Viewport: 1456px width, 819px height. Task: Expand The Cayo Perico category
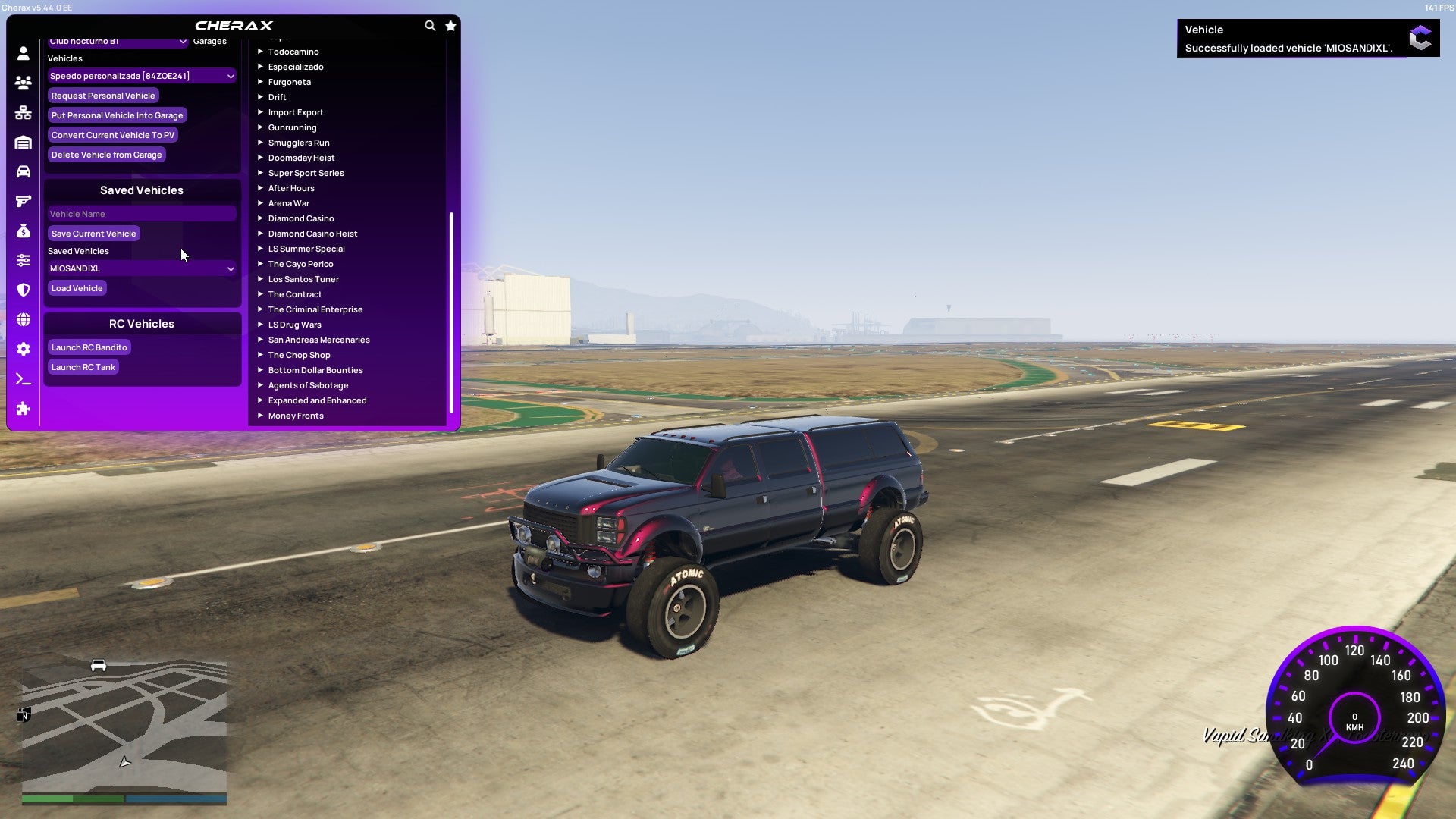click(x=300, y=264)
